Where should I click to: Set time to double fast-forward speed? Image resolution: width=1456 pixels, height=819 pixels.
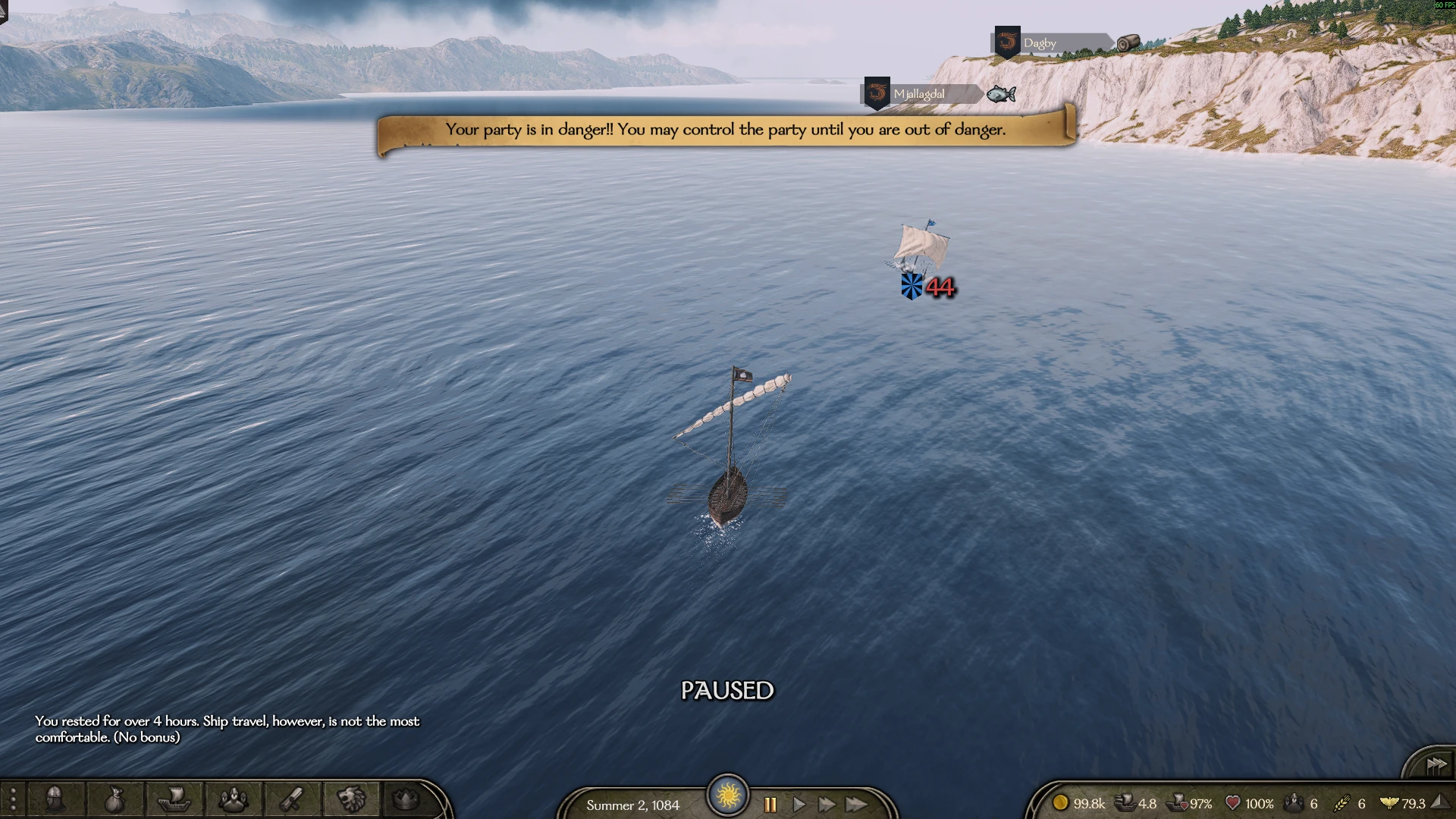(x=827, y=805)
